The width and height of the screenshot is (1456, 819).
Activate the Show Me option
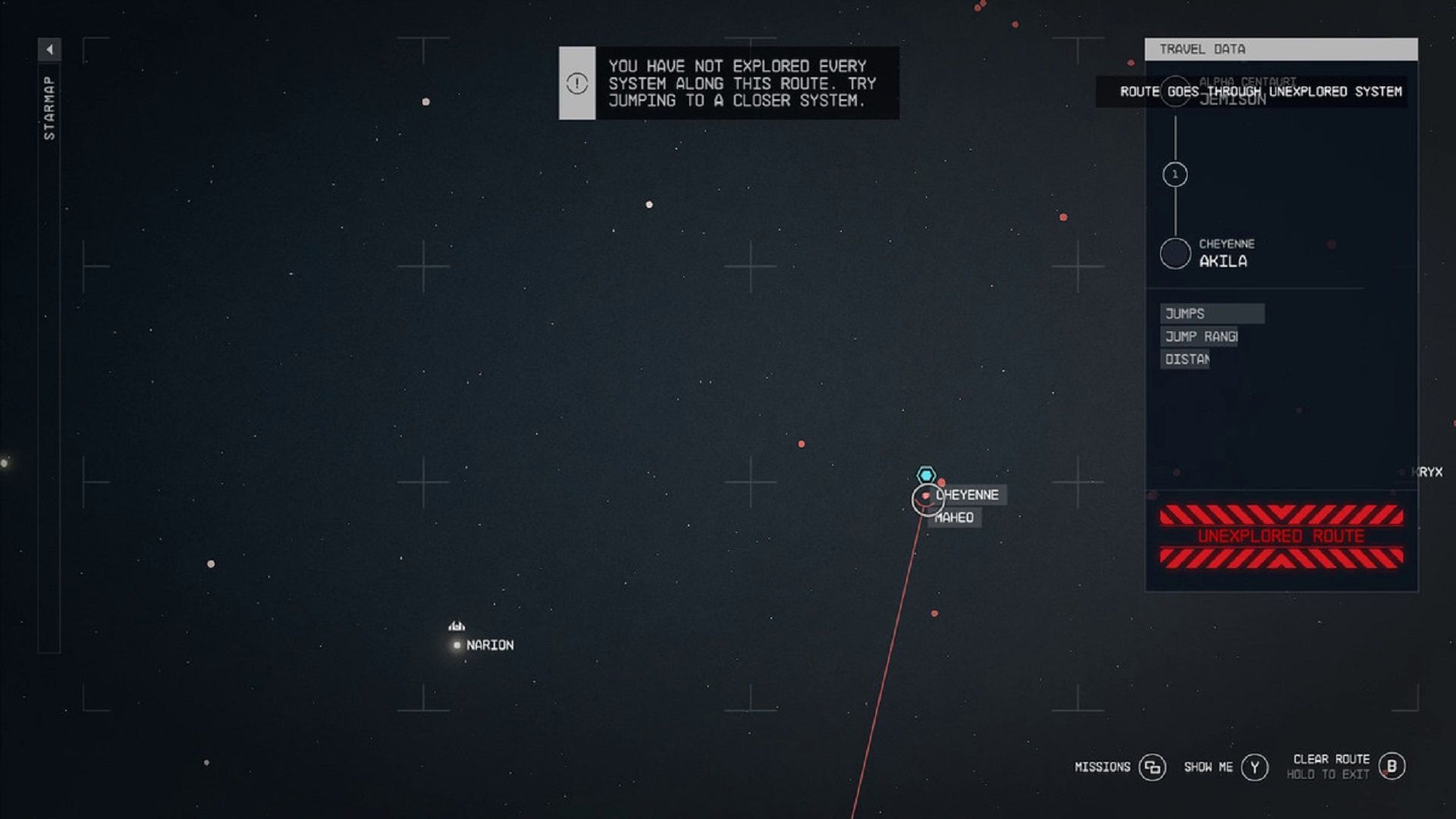[x=1254, y=767]
